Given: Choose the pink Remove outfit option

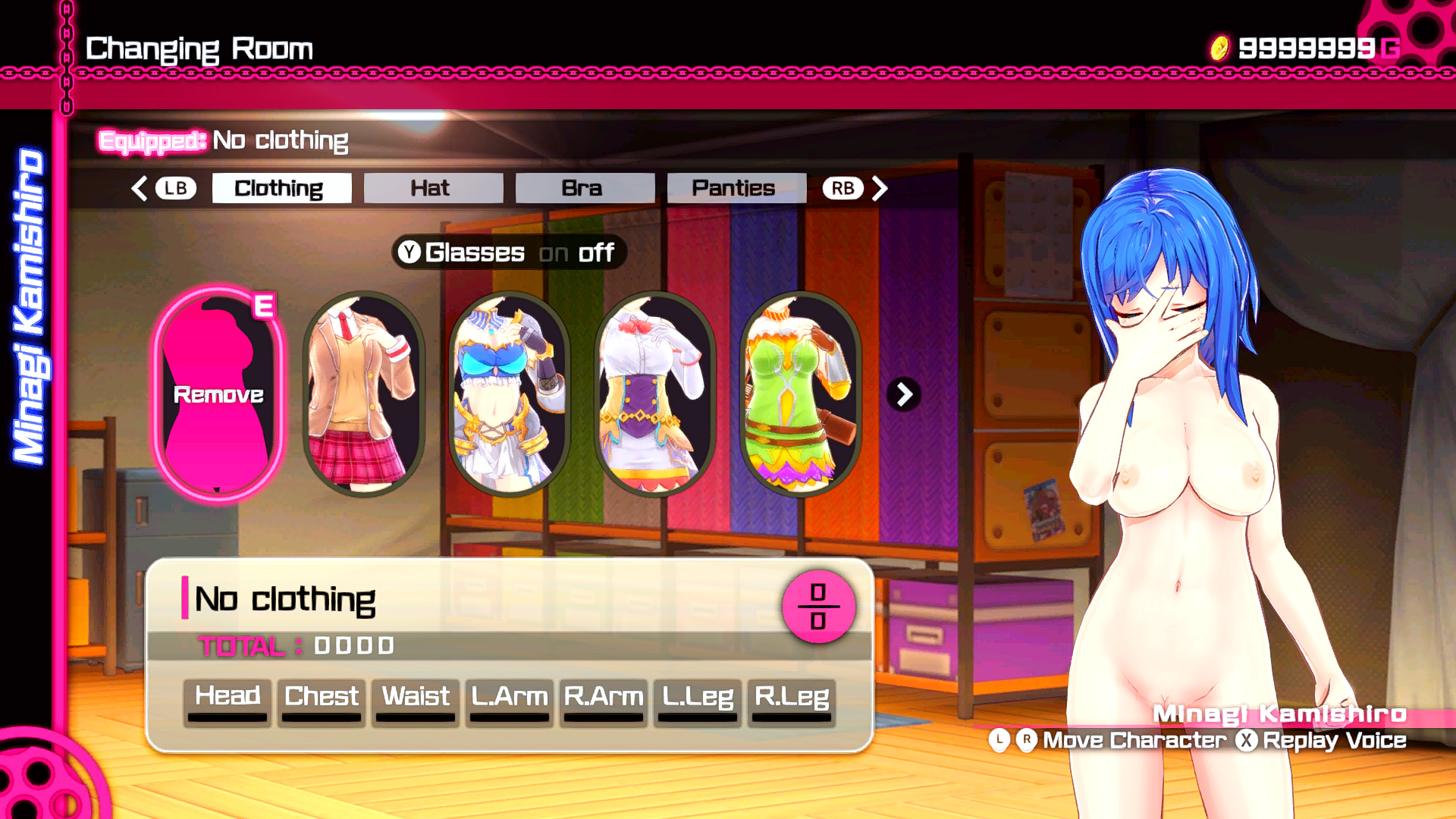Looking at the screenshot, I should coord(218,394).
